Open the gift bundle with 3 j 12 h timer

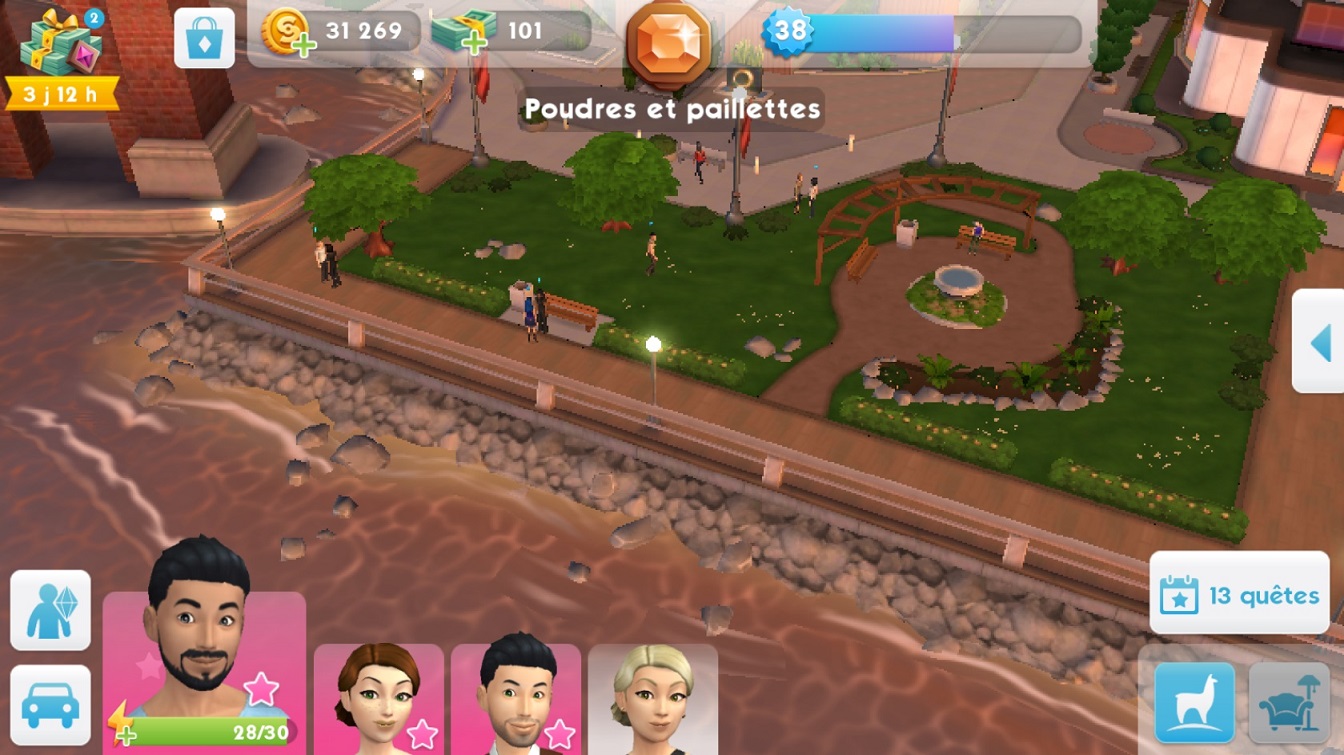57,50
